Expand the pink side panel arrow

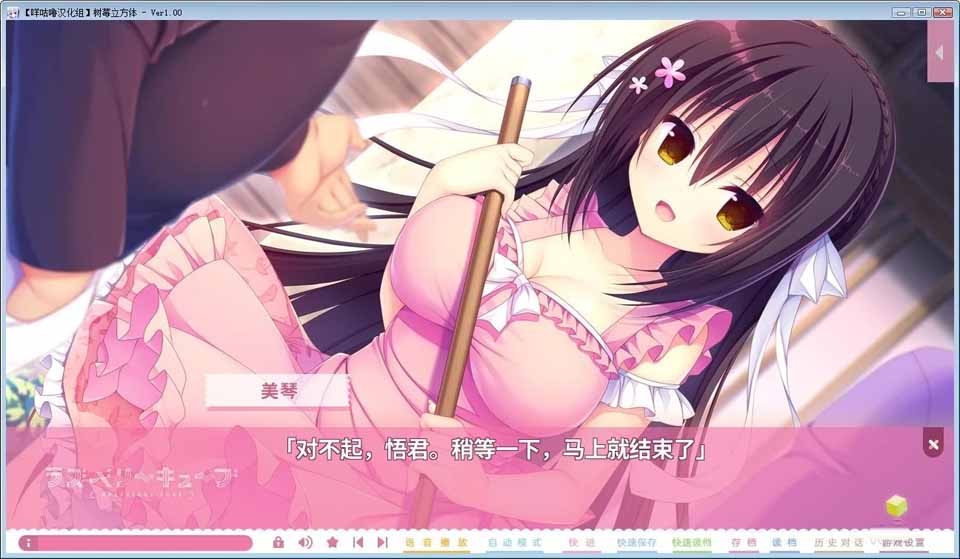[940, 51]
